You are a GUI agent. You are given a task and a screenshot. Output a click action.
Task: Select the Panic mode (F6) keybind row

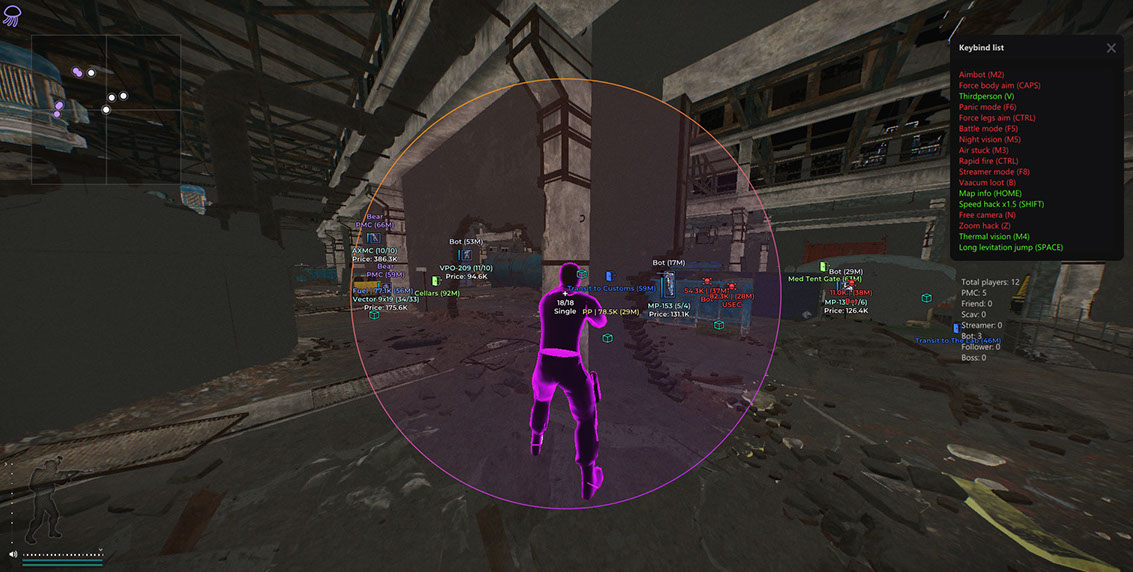click(x=987, y=107)
